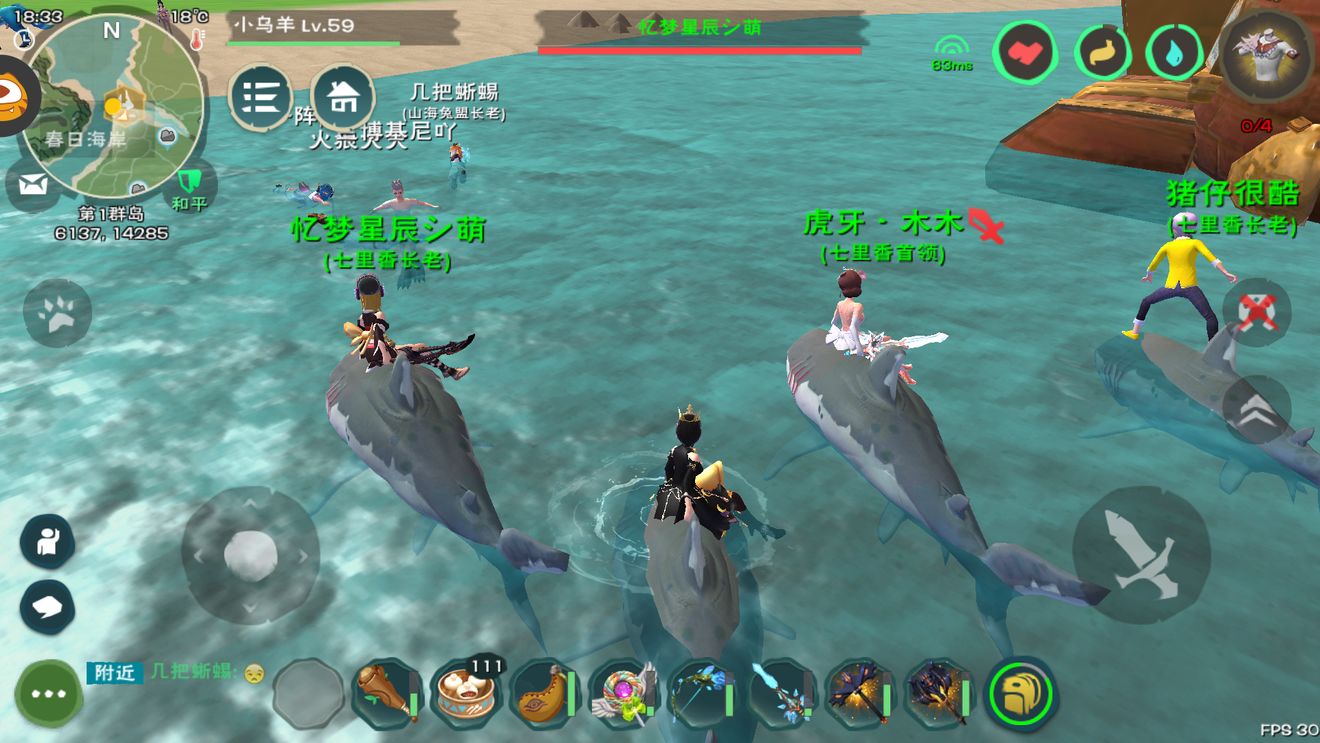
Task: Open the list menu button
Action: [260, 97]
